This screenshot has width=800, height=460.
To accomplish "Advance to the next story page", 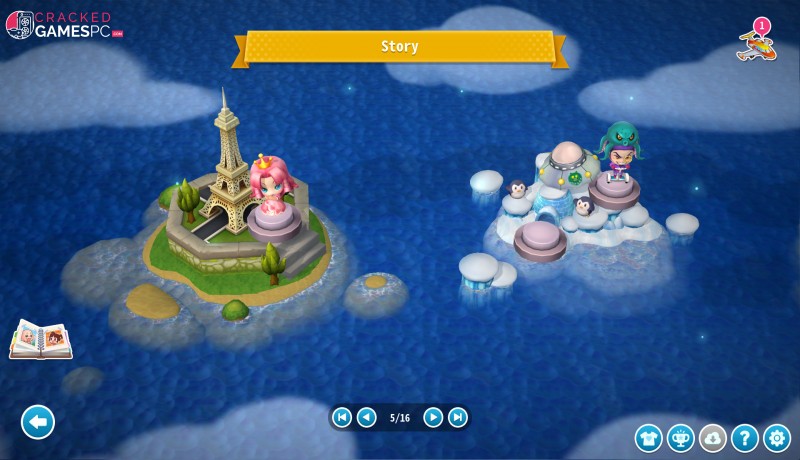I will [x=433, y=417].
